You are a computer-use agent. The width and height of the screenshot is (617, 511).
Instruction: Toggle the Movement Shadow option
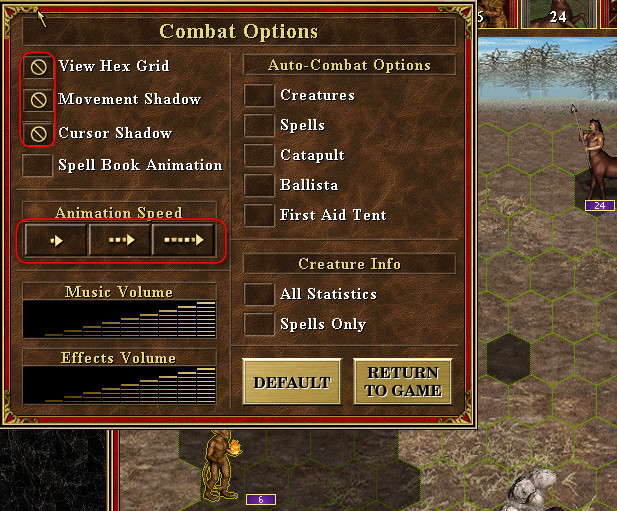coord(38,100)
